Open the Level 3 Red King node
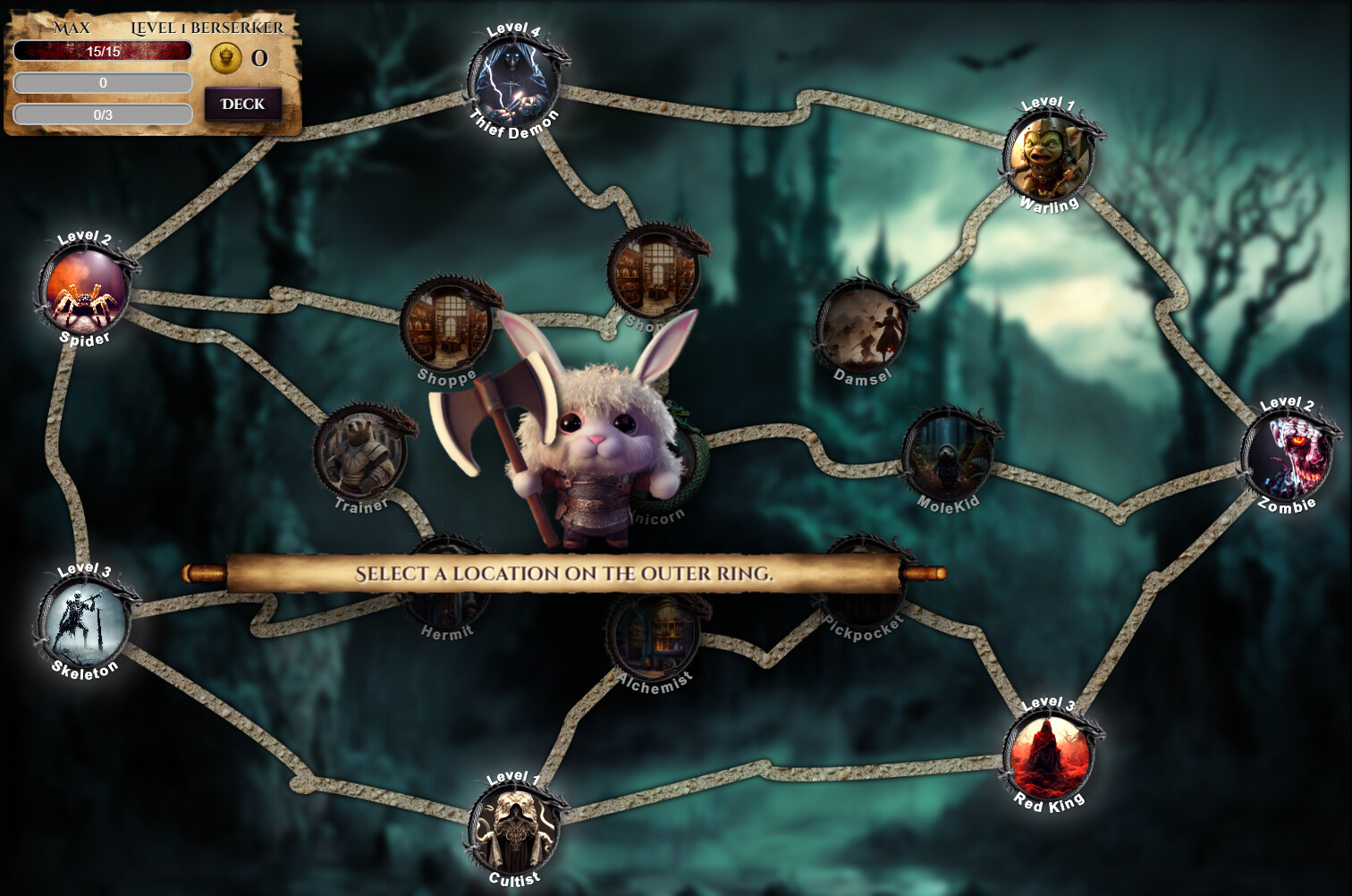The height and width of the screenshot is (896, 1352). [1047, 754]
